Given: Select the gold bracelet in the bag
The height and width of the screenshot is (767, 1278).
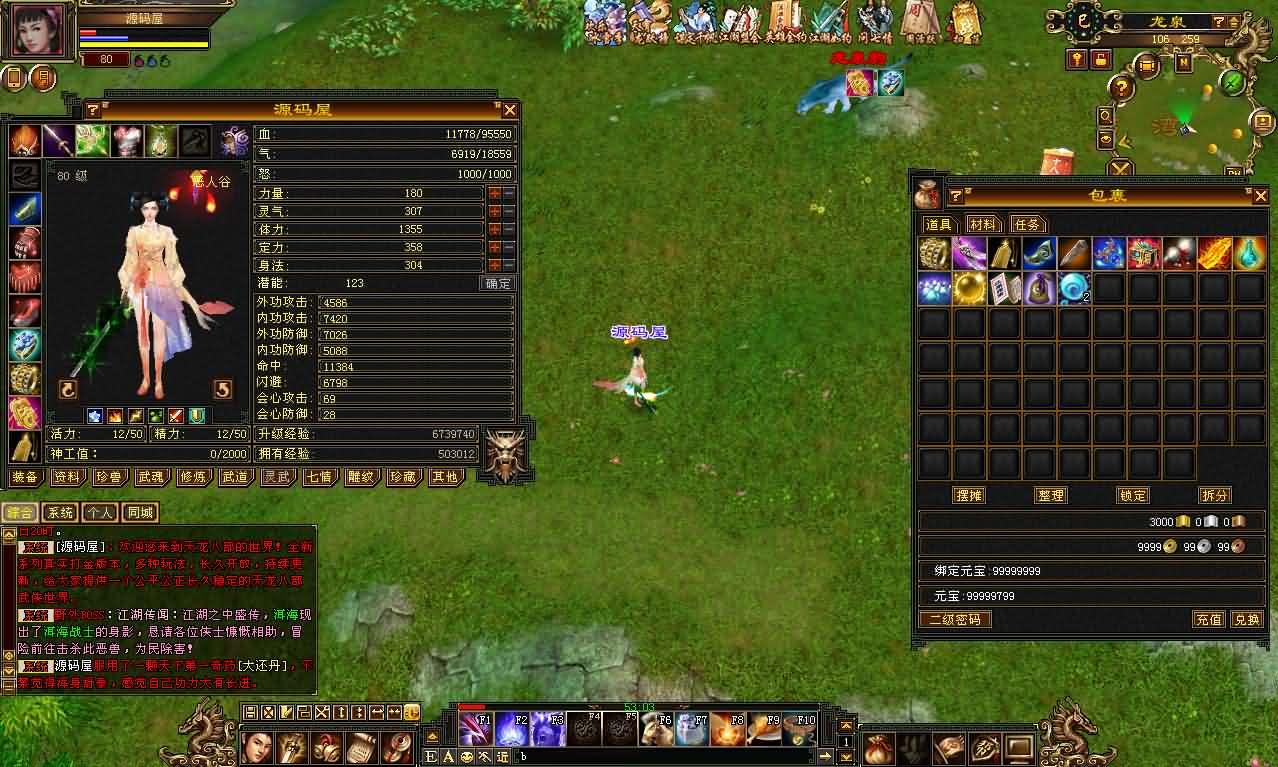Looking at the screenshot, I should (935, 254).
